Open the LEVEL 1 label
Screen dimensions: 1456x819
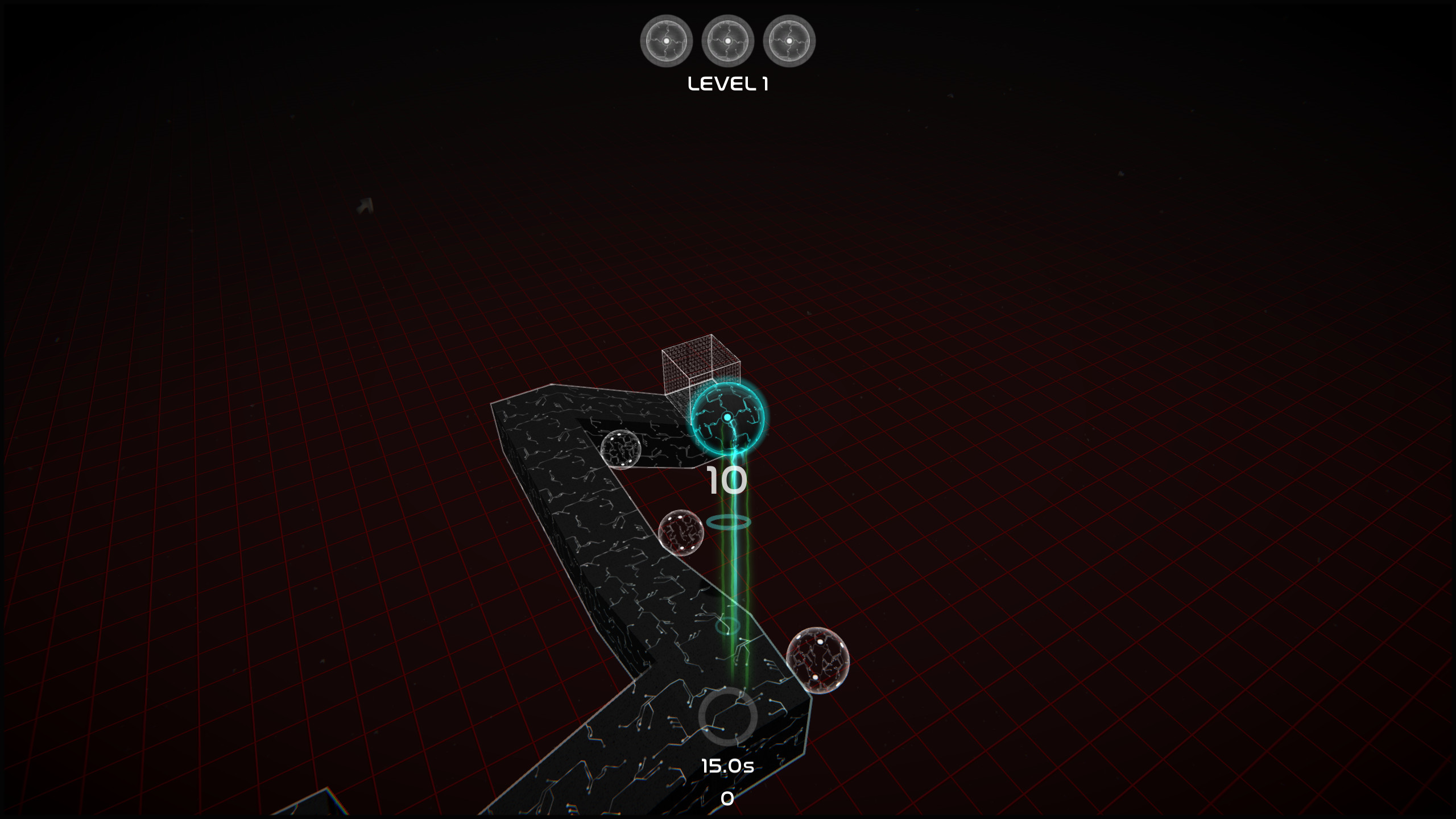click(728, 84)
